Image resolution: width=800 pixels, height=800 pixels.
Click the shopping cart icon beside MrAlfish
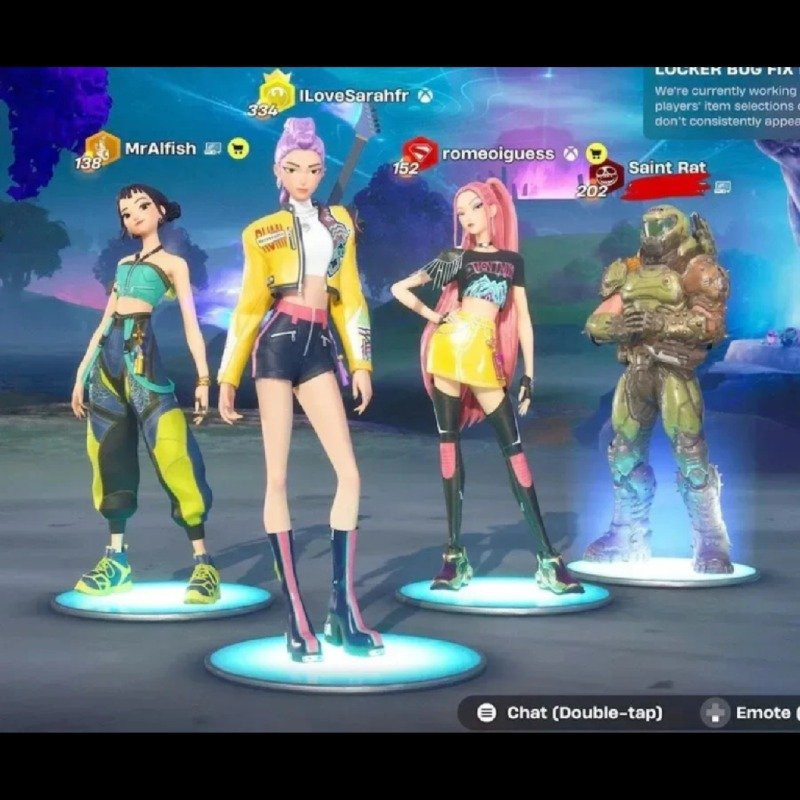[x=238, y=148]
